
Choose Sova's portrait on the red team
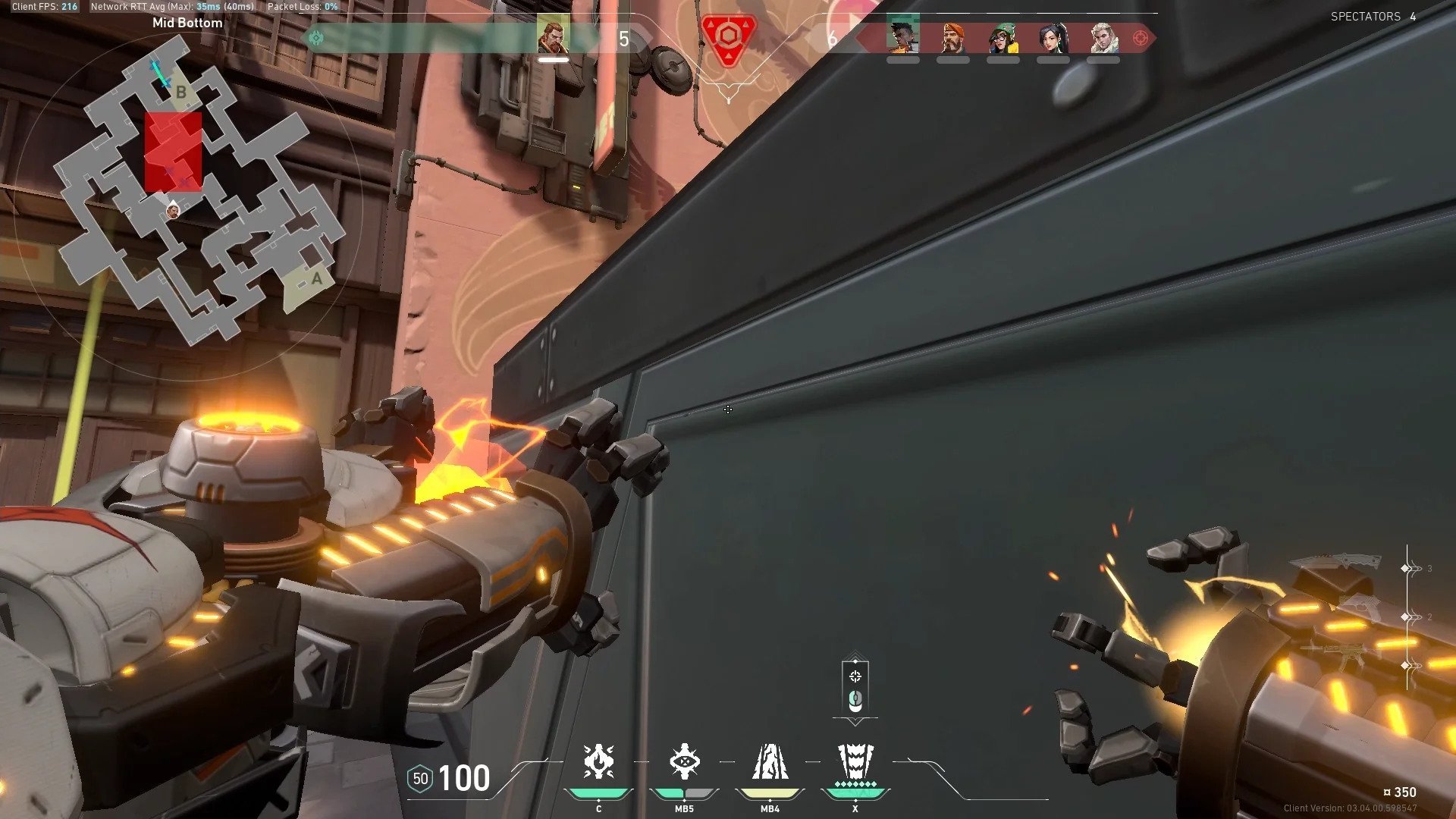tap(1103, 36)
